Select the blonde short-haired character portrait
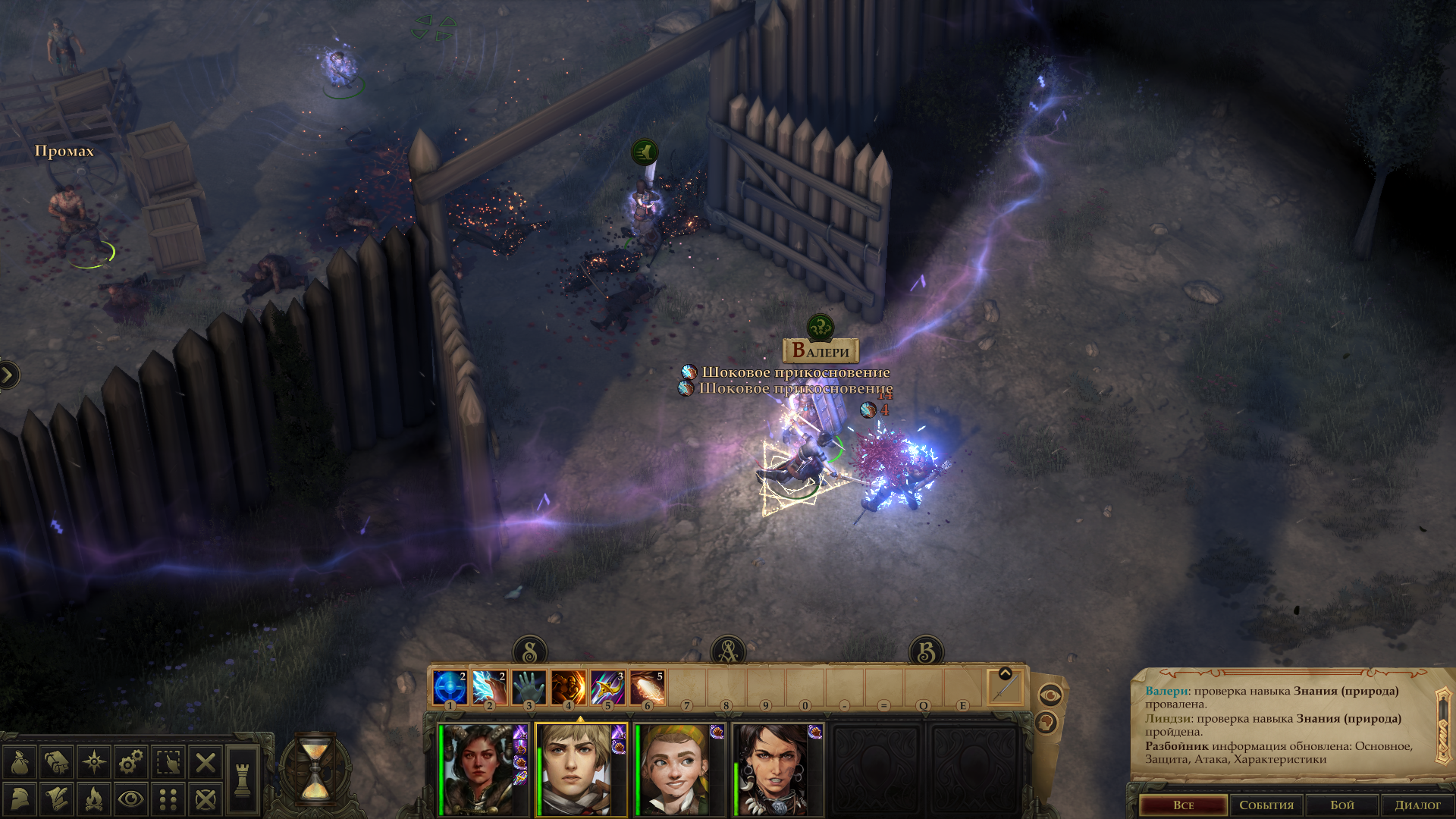Image resolution: width=1456 pixels, height=819 pixels. [x=578, y=770]
